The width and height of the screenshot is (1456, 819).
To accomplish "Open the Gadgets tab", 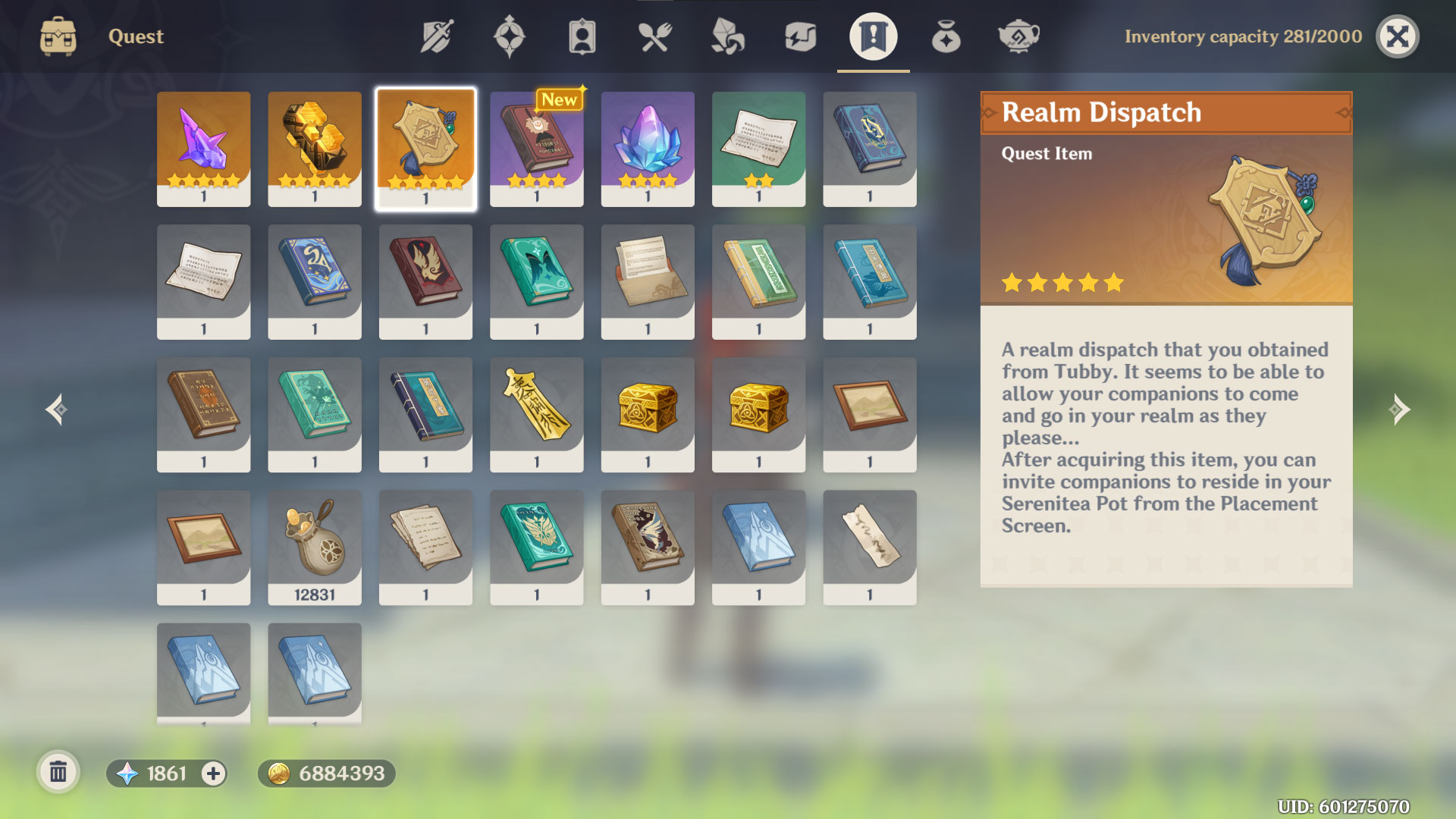I will coord(800,36).
